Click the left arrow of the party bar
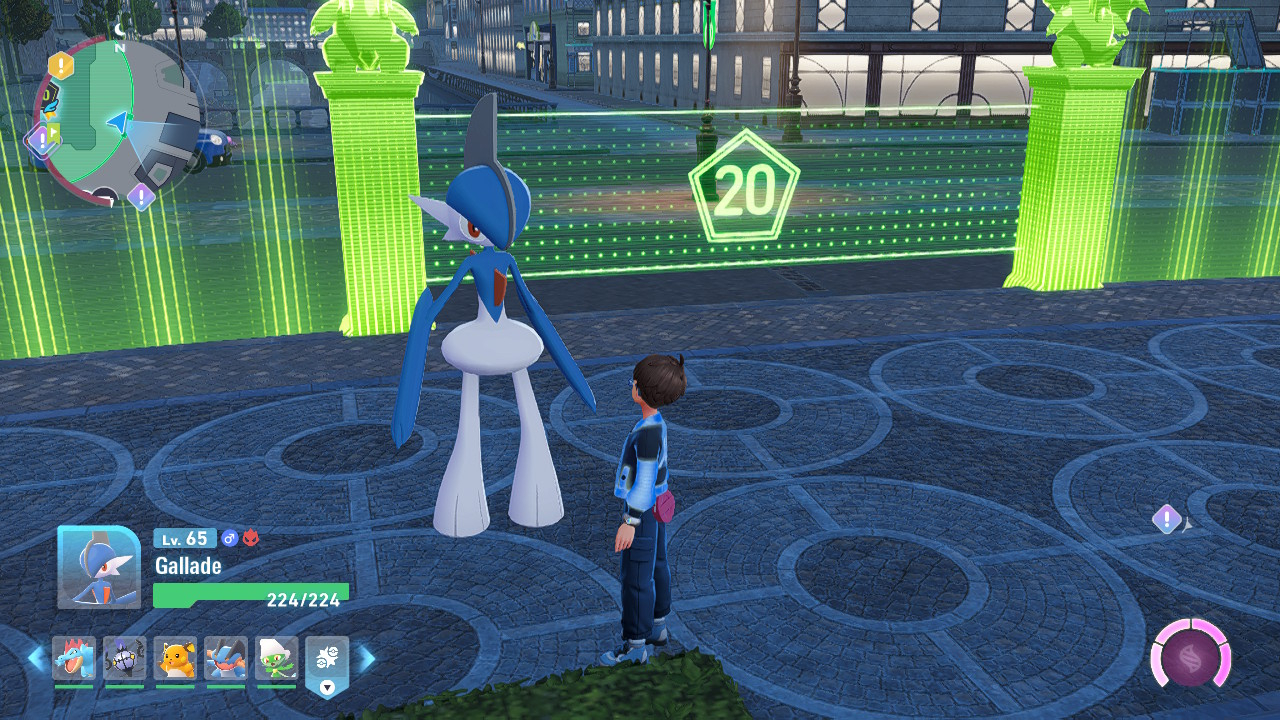Screen dimensions: 1280x720 tap(36, 659)
